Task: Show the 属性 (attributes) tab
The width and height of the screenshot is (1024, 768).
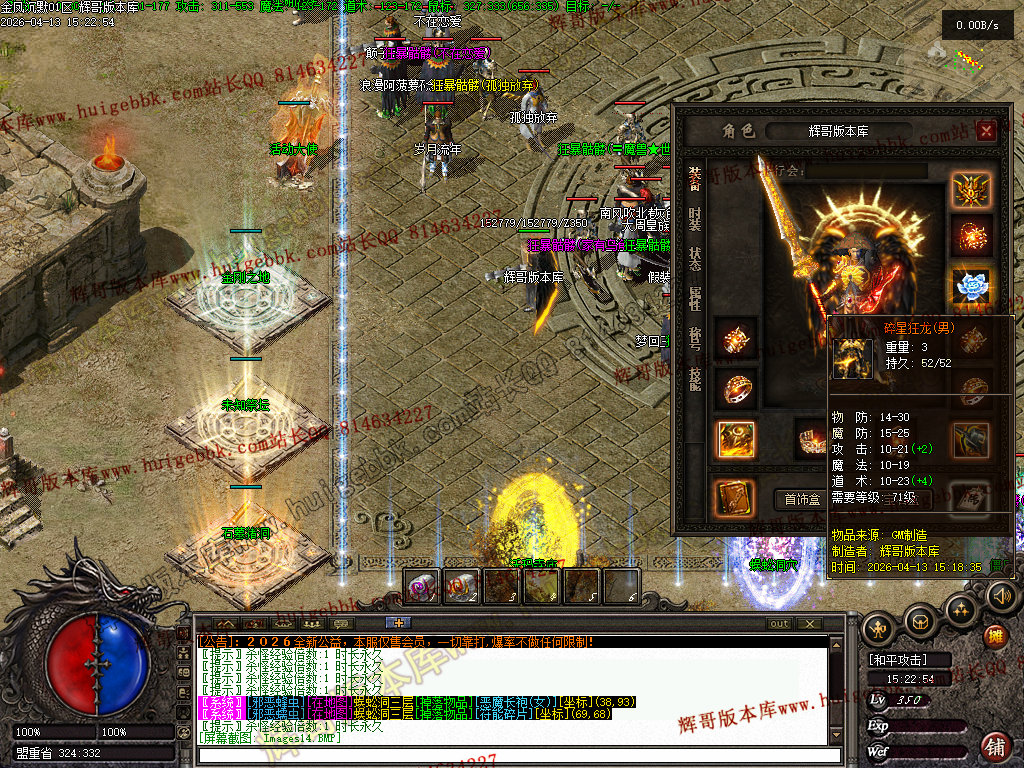Action: click(695, 298)
